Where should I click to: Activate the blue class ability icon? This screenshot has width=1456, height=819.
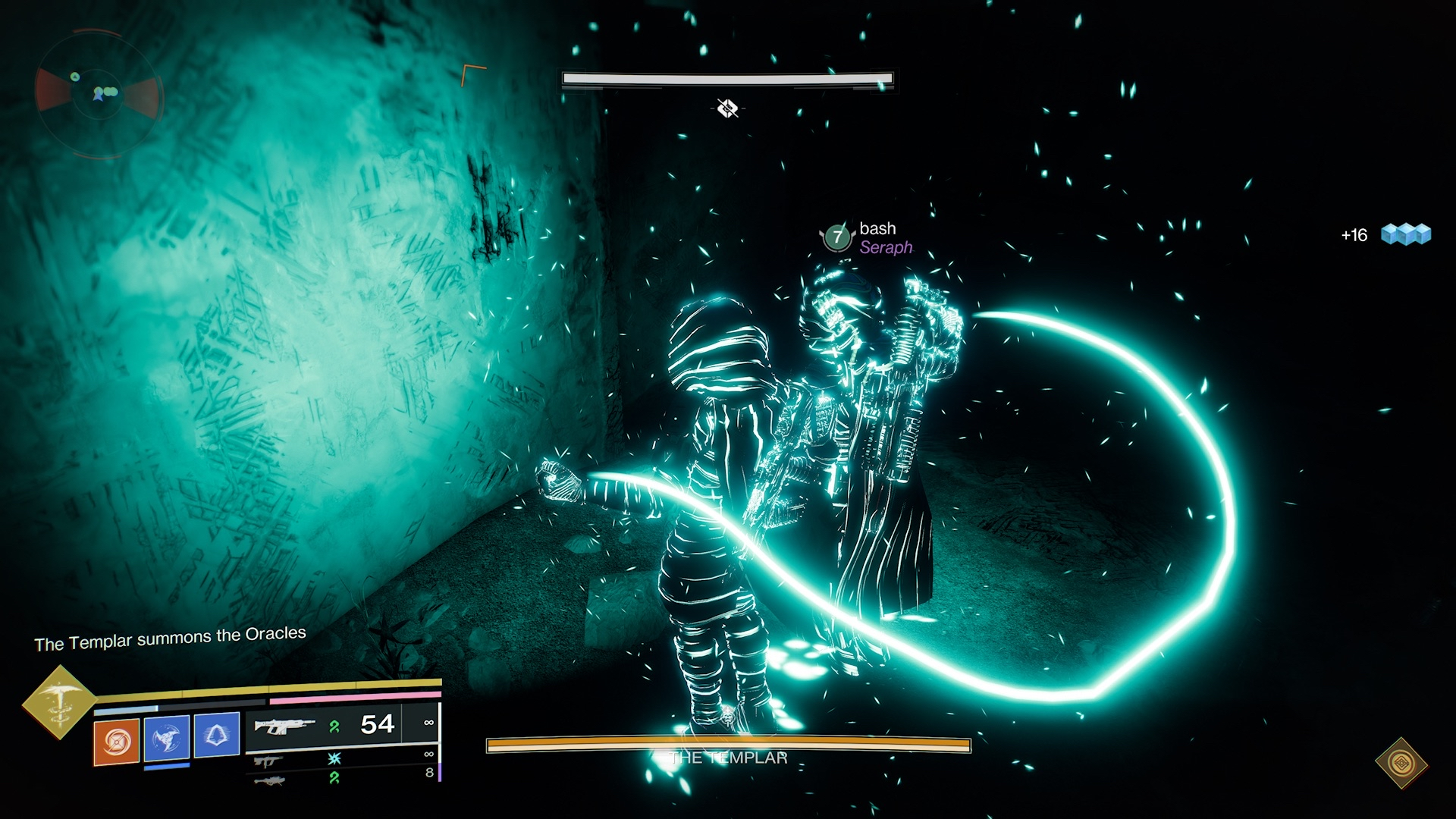click(x=217, y=734)
